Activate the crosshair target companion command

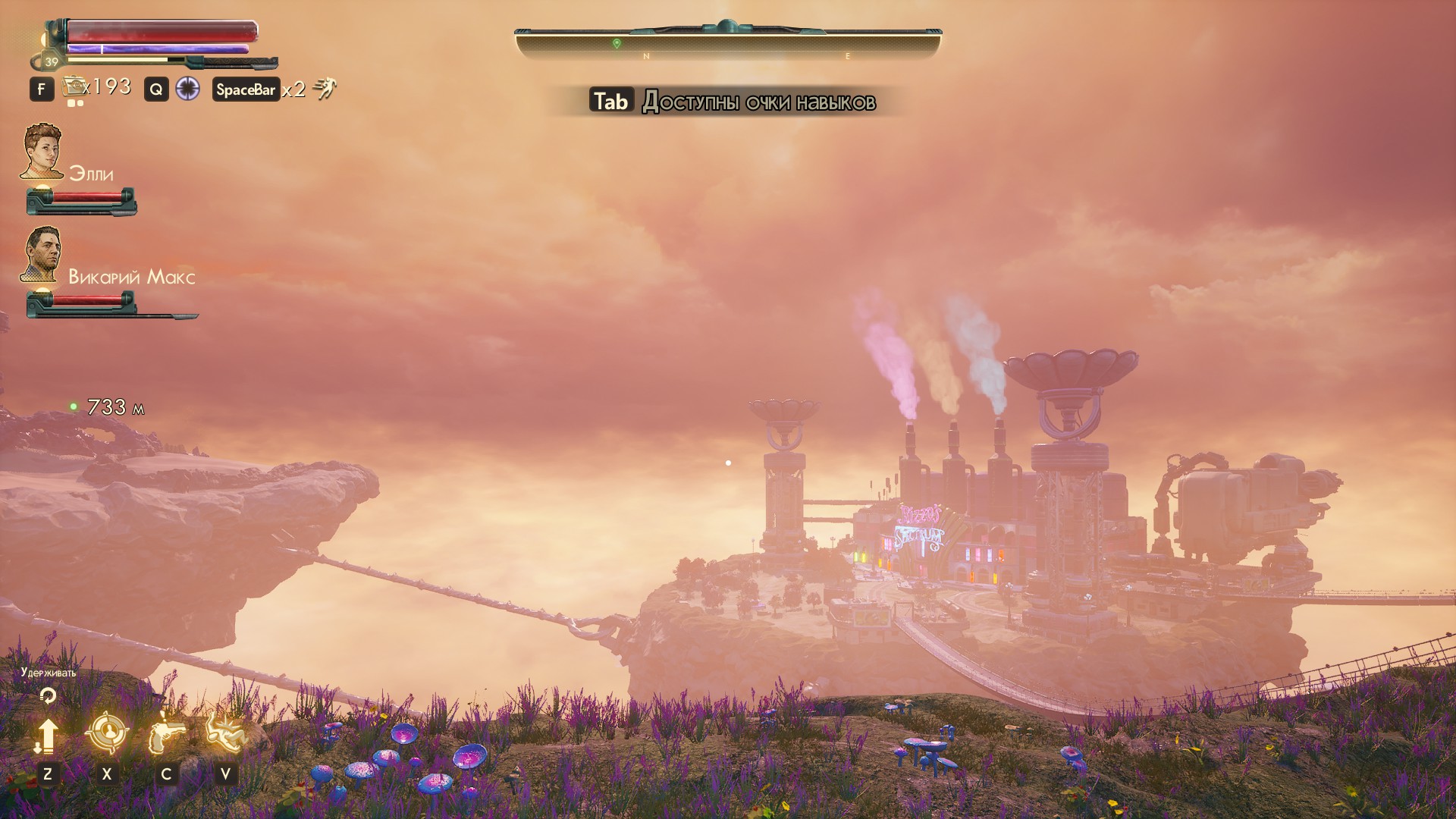tap(106, 733)
